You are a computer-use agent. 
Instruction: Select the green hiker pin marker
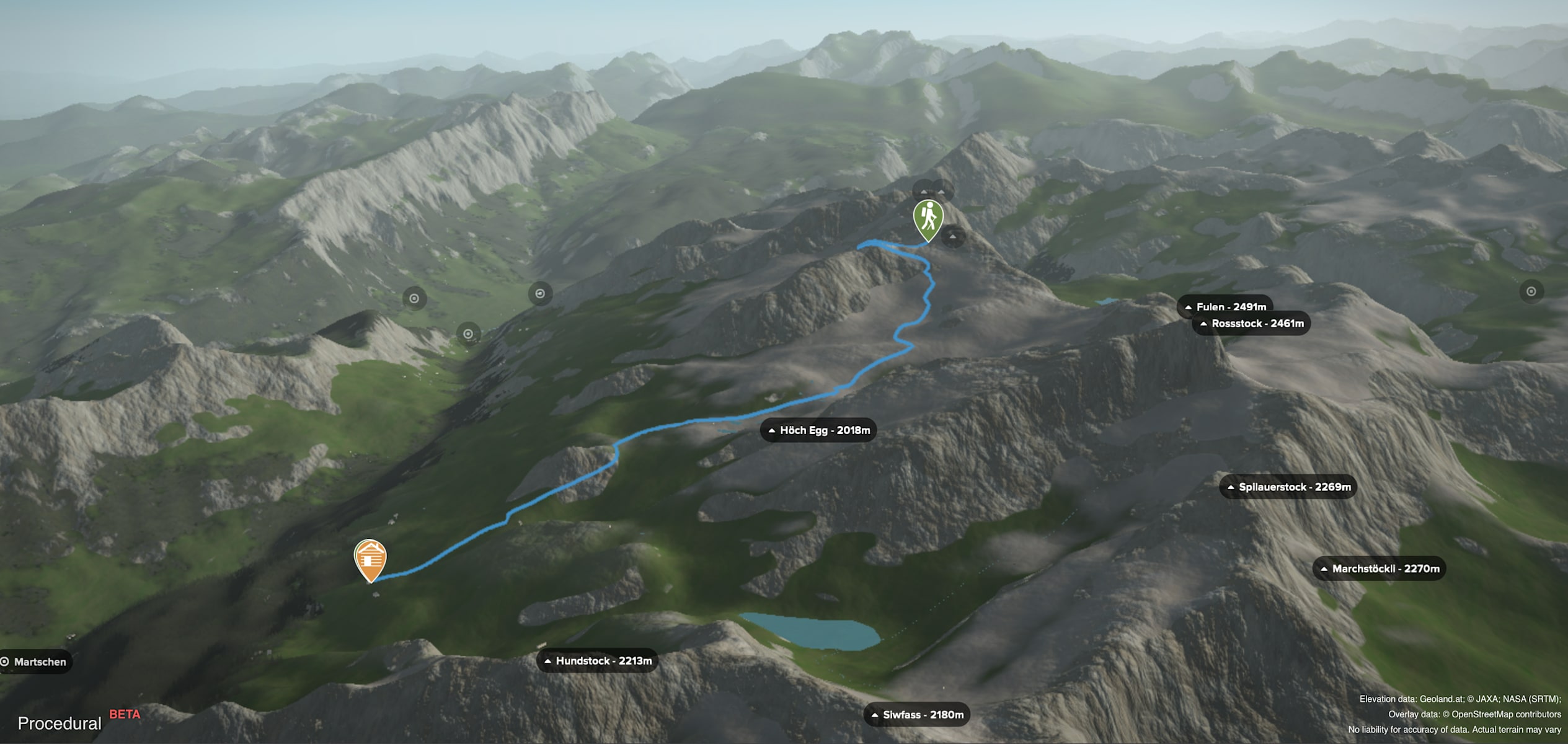pos(928,217)
